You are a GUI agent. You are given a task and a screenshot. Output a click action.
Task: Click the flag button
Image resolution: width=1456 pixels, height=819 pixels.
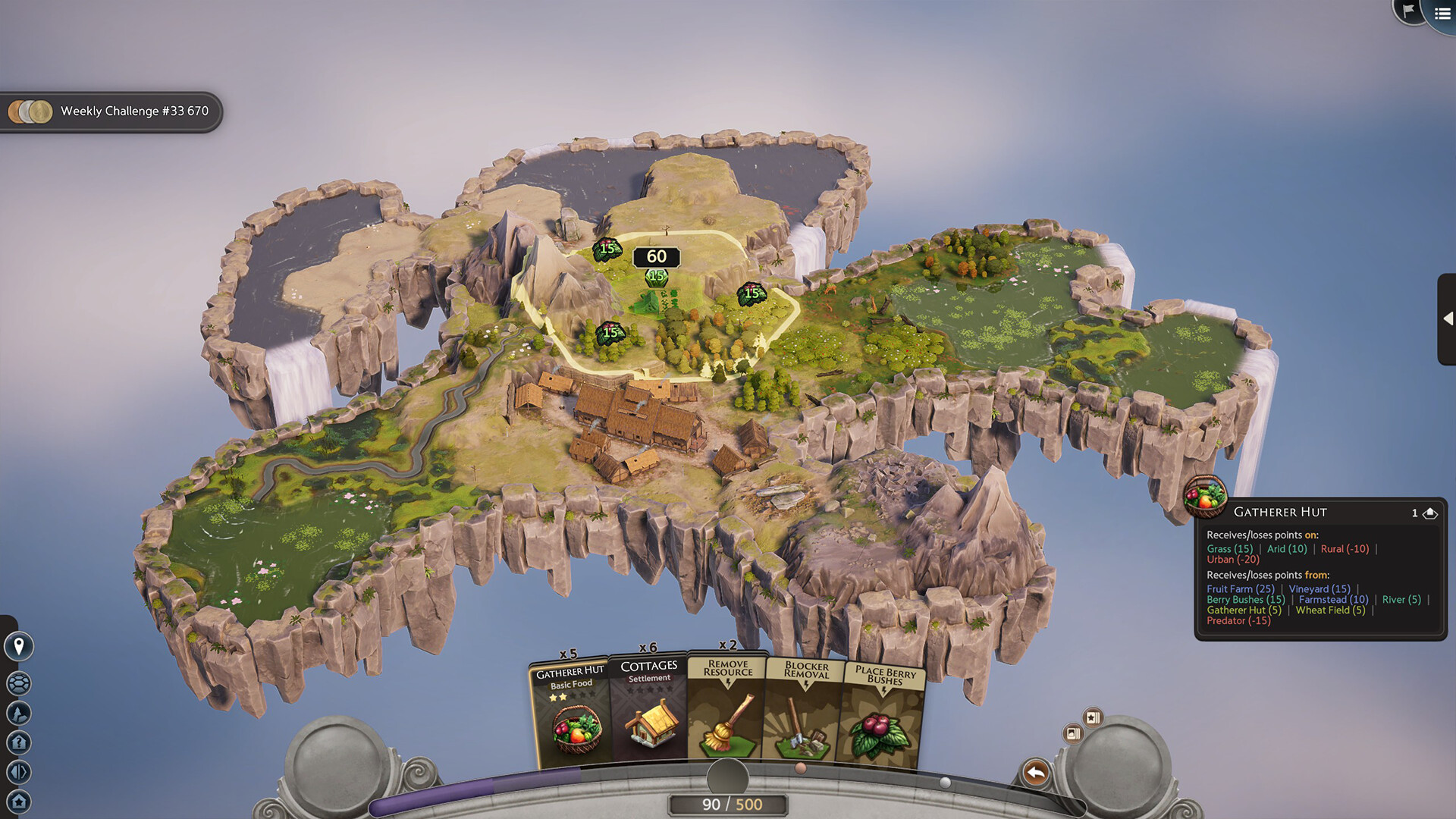pos(1408,11)
